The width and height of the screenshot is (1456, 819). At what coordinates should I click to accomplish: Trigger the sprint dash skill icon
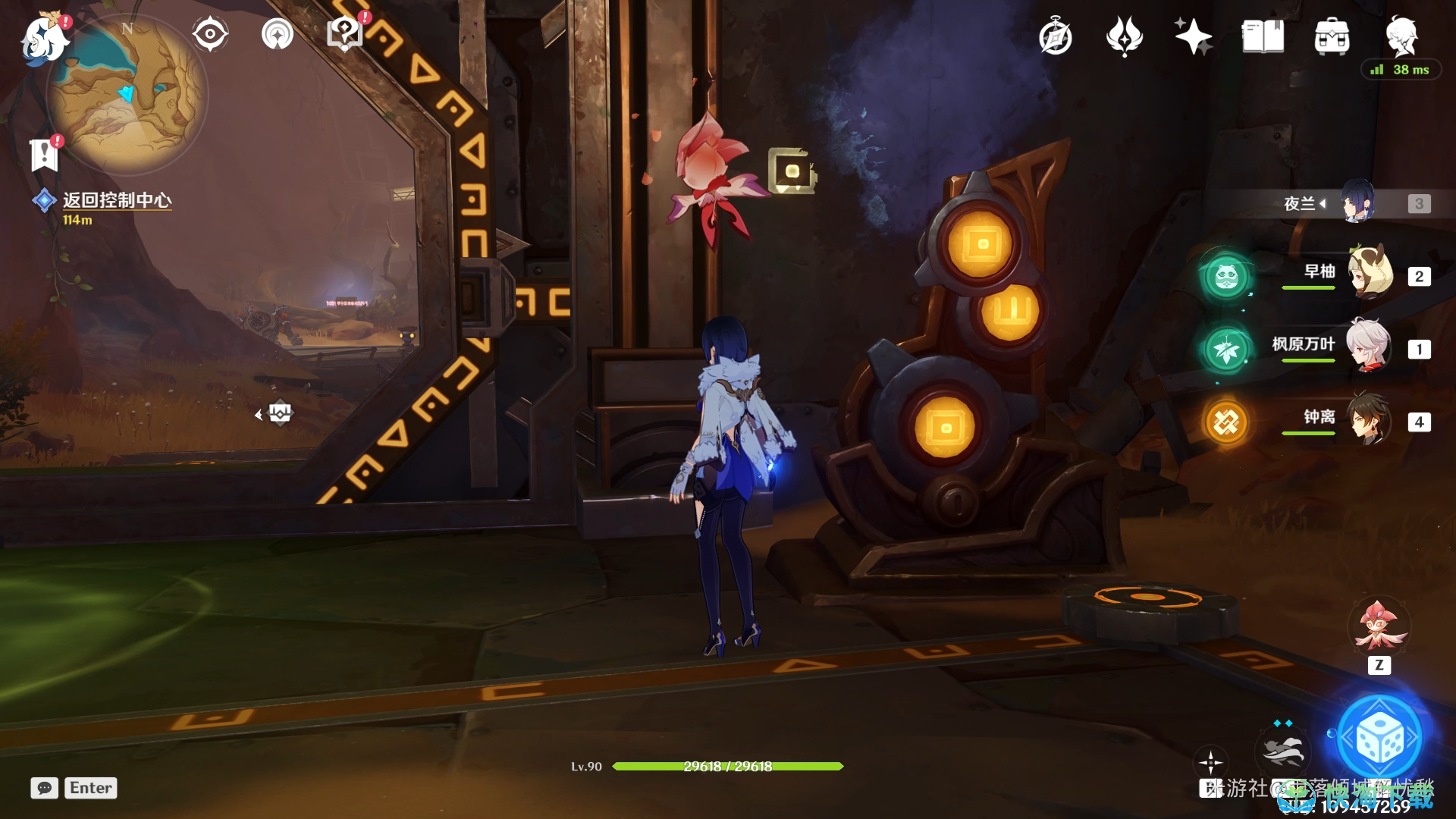pos(1283,749)
